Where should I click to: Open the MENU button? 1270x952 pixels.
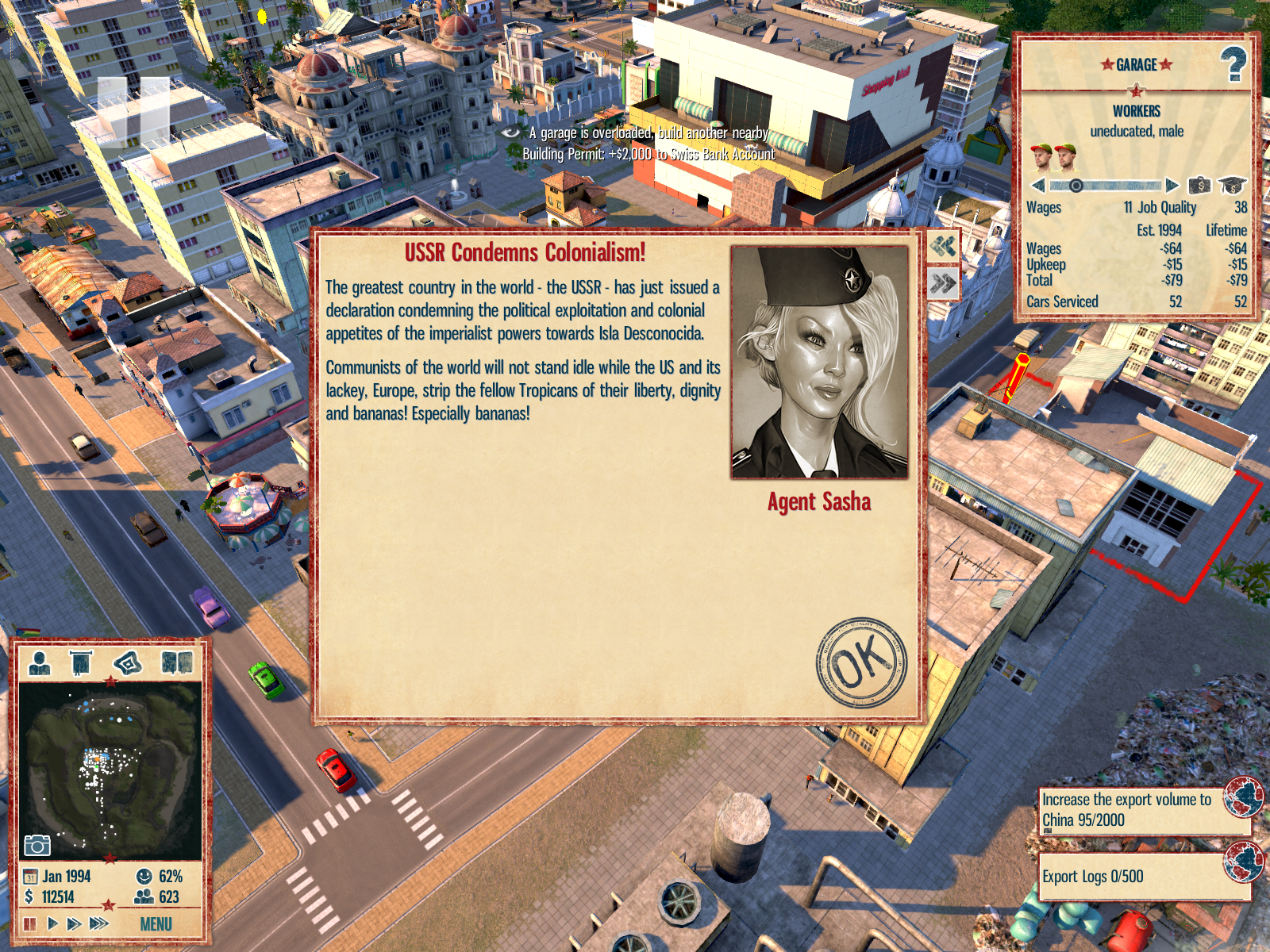coord(156,924)
